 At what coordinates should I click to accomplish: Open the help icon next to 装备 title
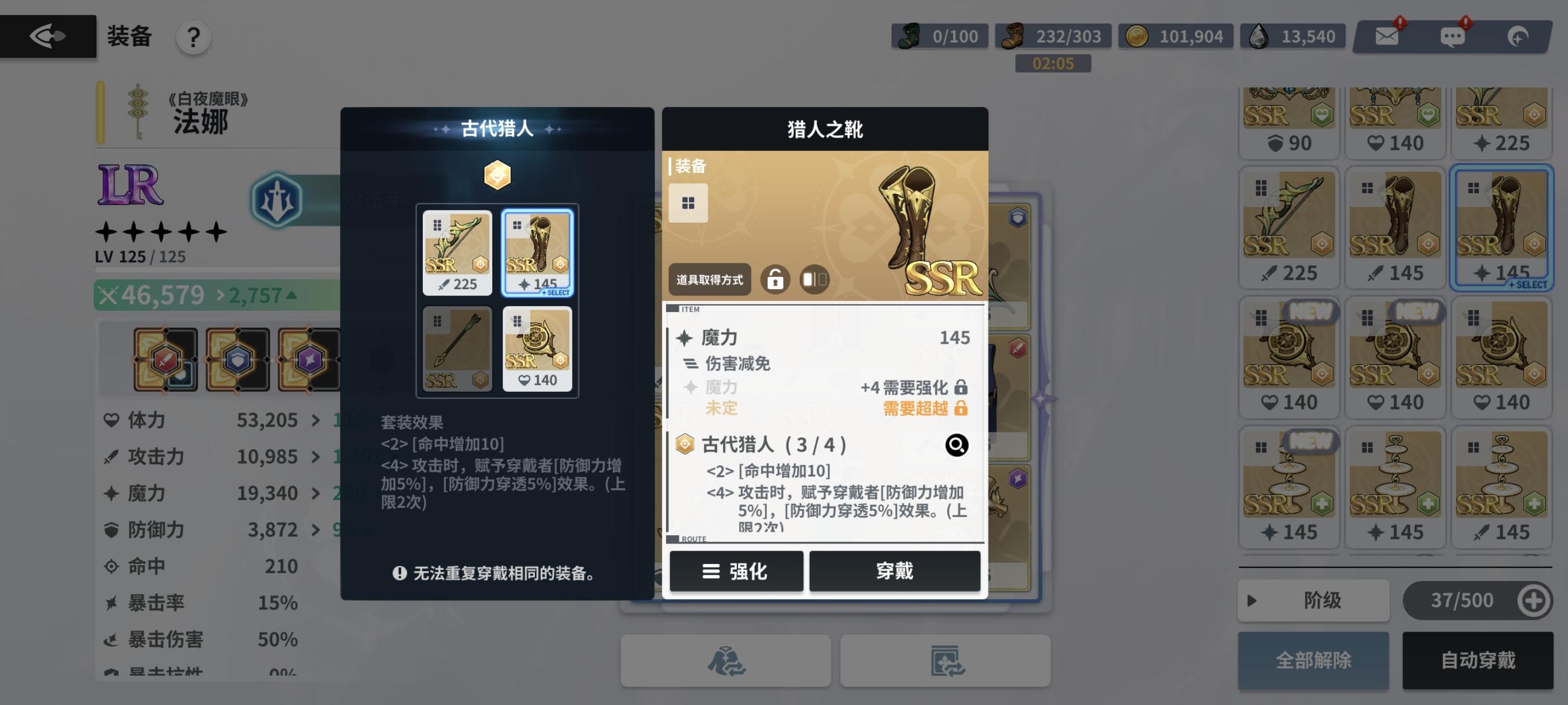(x=193, y=36)
